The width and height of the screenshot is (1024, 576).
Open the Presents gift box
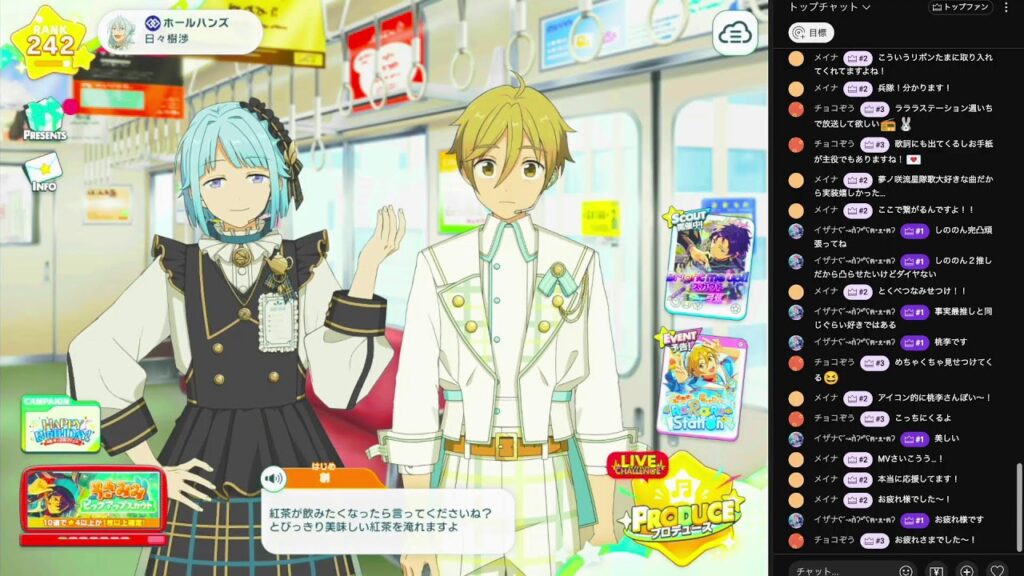(45, 118)
